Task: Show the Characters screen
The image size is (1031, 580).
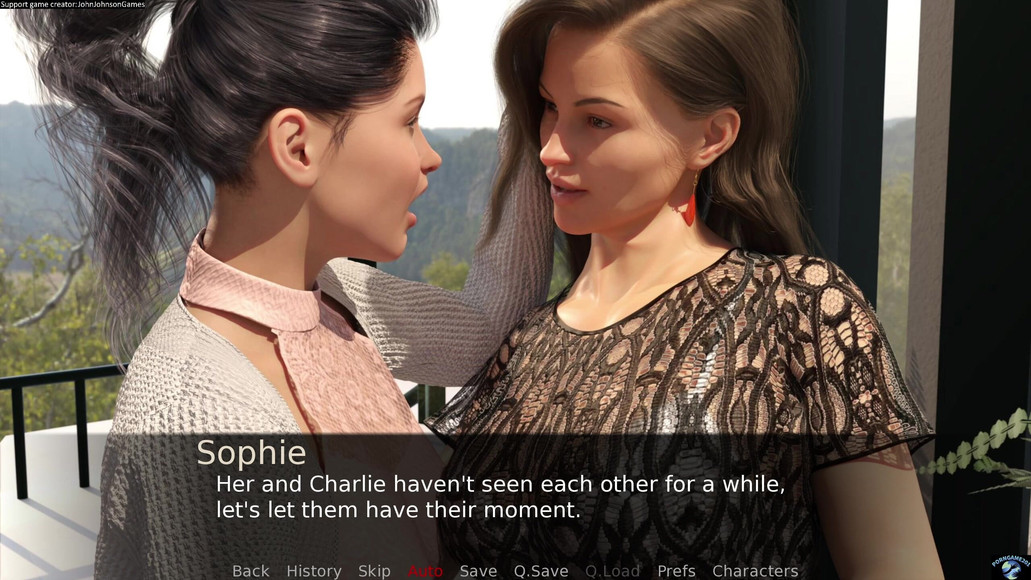Action: 755,570
